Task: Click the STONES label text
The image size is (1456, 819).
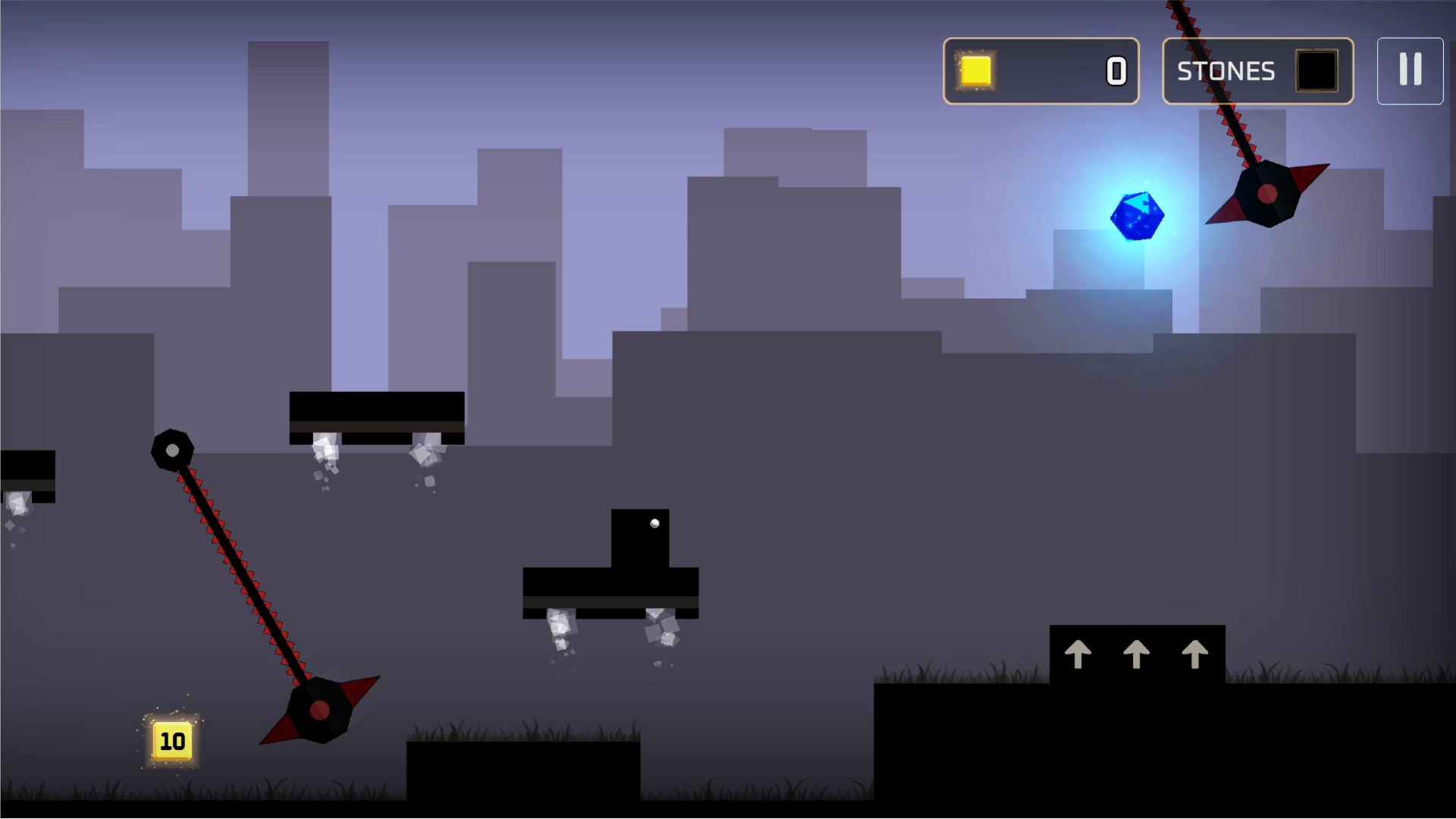Action: [x=1225, y=71]
